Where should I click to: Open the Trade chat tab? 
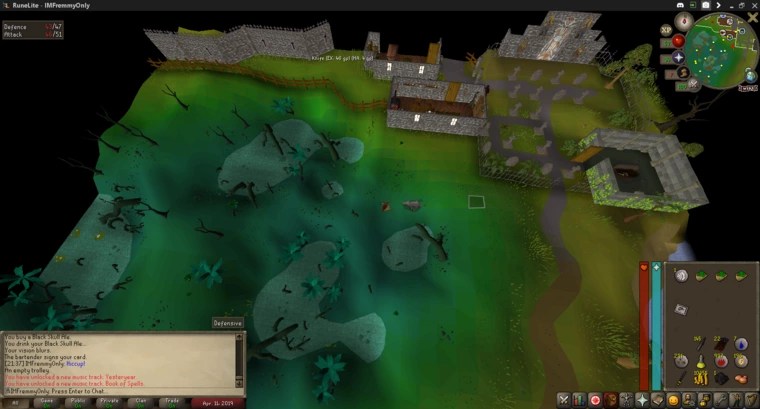point(172,402)
